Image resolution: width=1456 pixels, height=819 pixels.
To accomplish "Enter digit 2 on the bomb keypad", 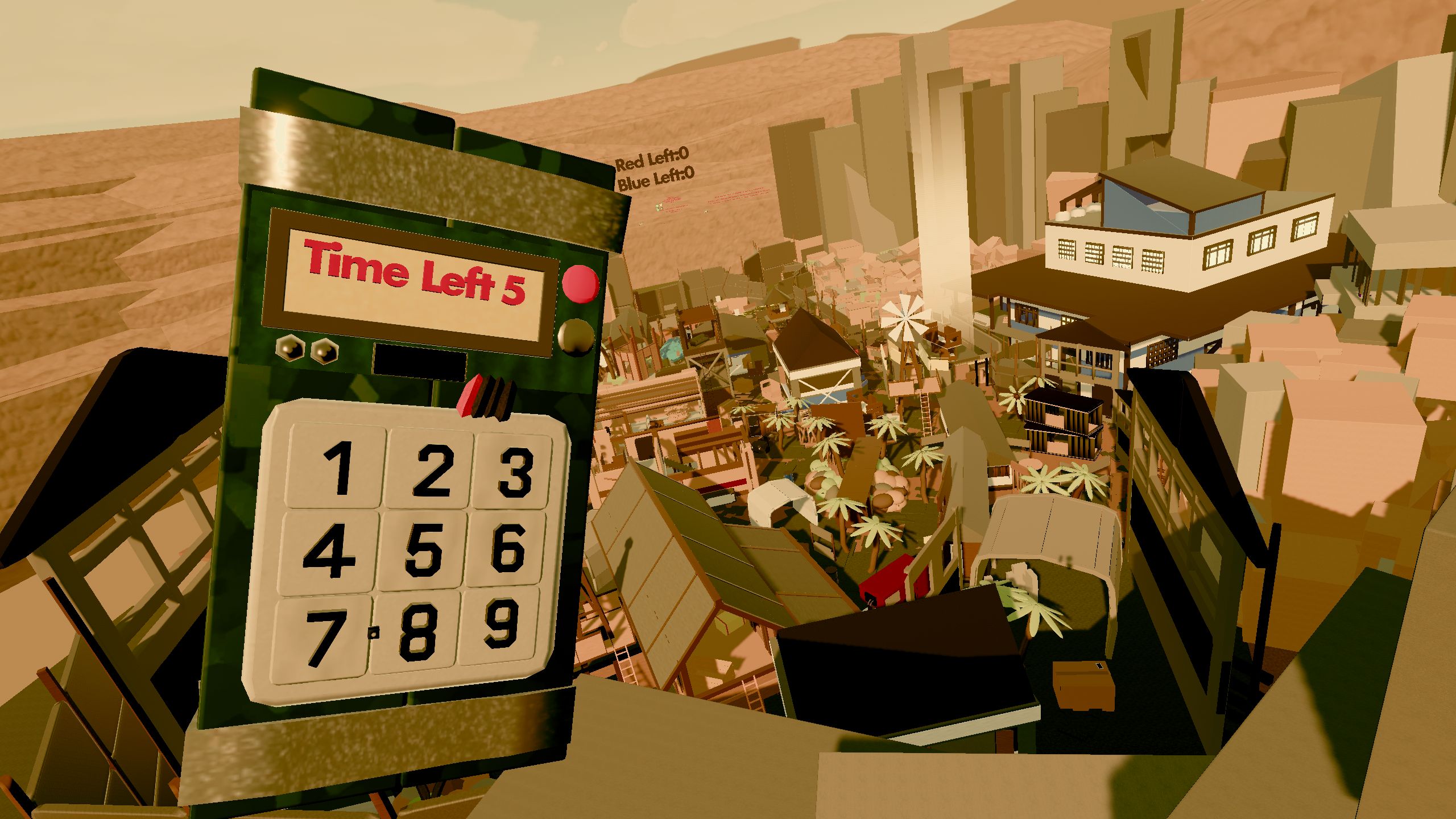I will (x=431, y=470).
